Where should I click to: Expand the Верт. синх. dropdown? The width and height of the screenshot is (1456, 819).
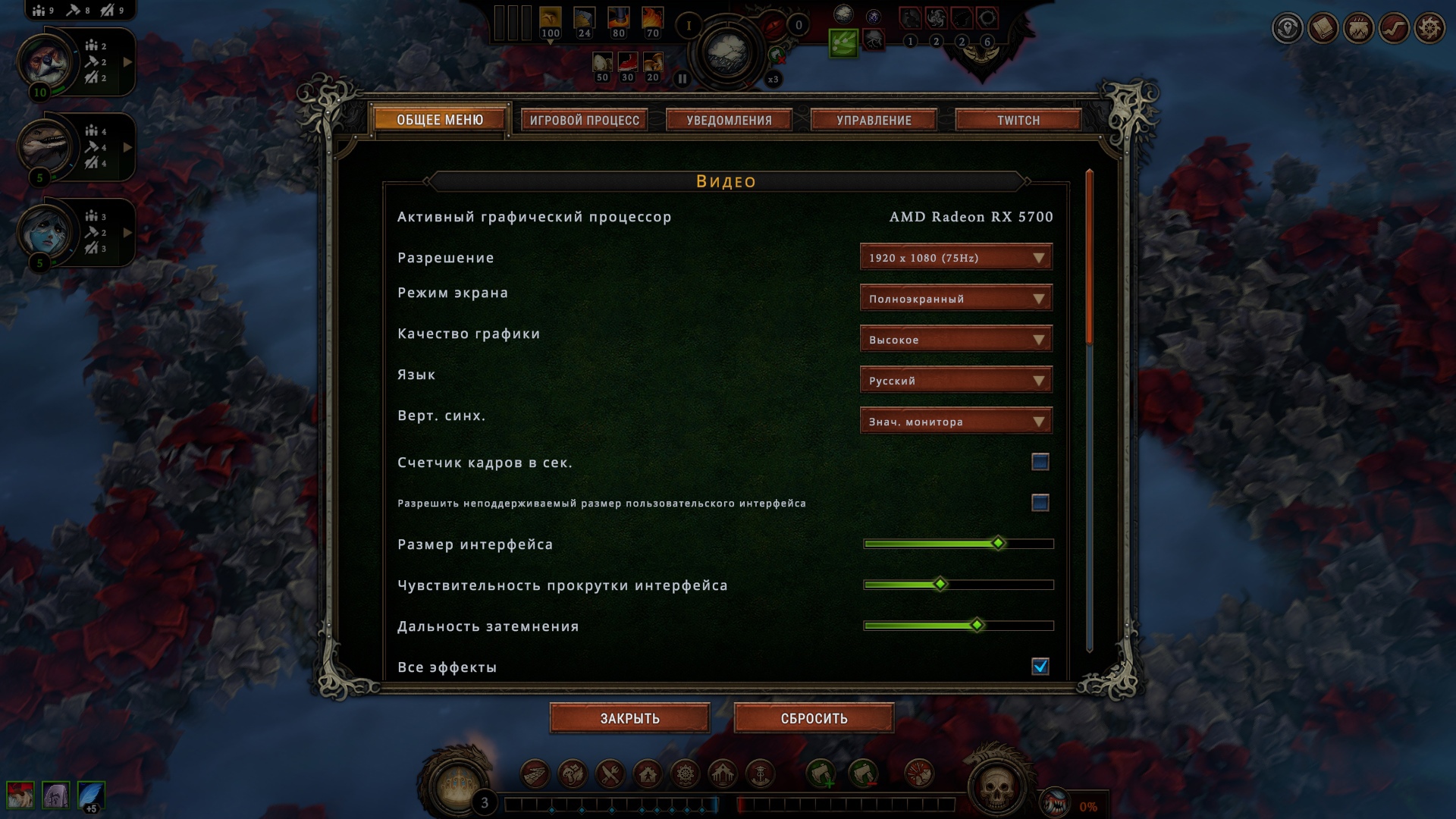(x=955, y=422)
